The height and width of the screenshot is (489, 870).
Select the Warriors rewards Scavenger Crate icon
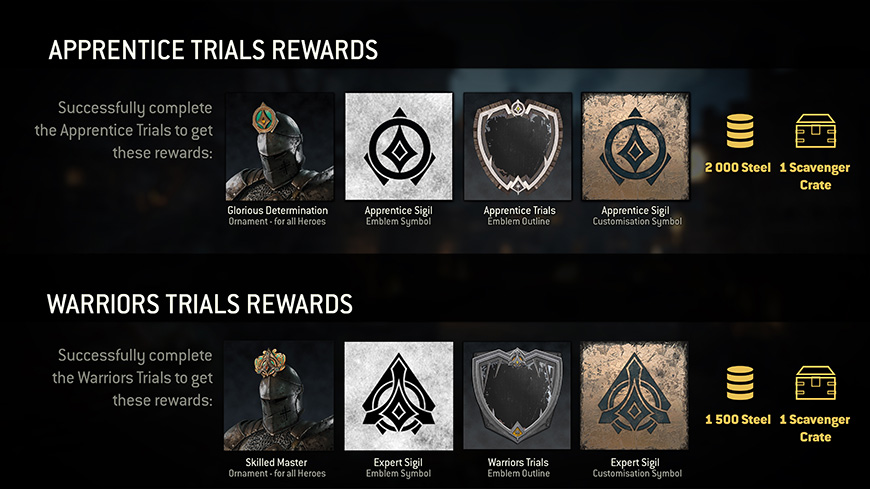(x=815, y=383)
